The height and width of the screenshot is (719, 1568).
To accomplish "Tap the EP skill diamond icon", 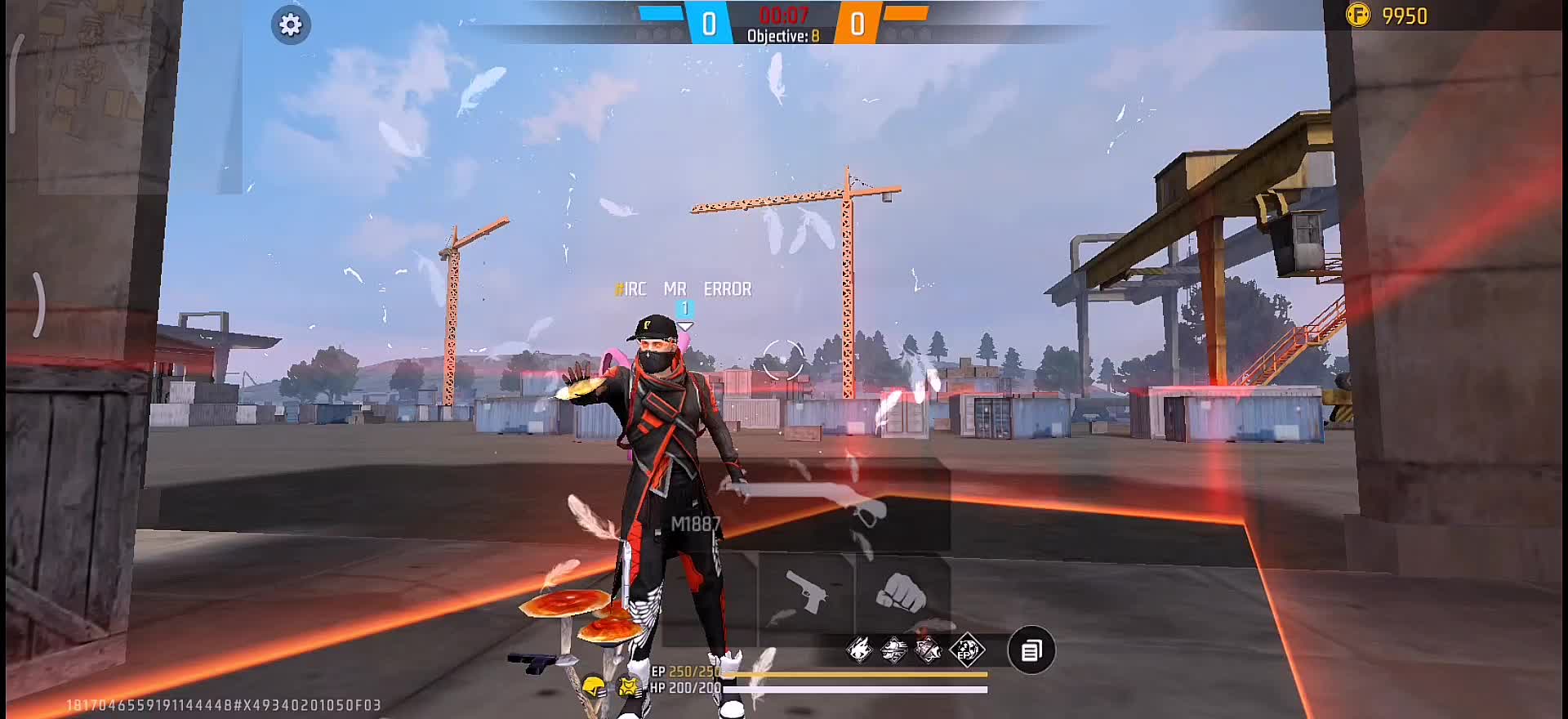I will tap(968, 651).
